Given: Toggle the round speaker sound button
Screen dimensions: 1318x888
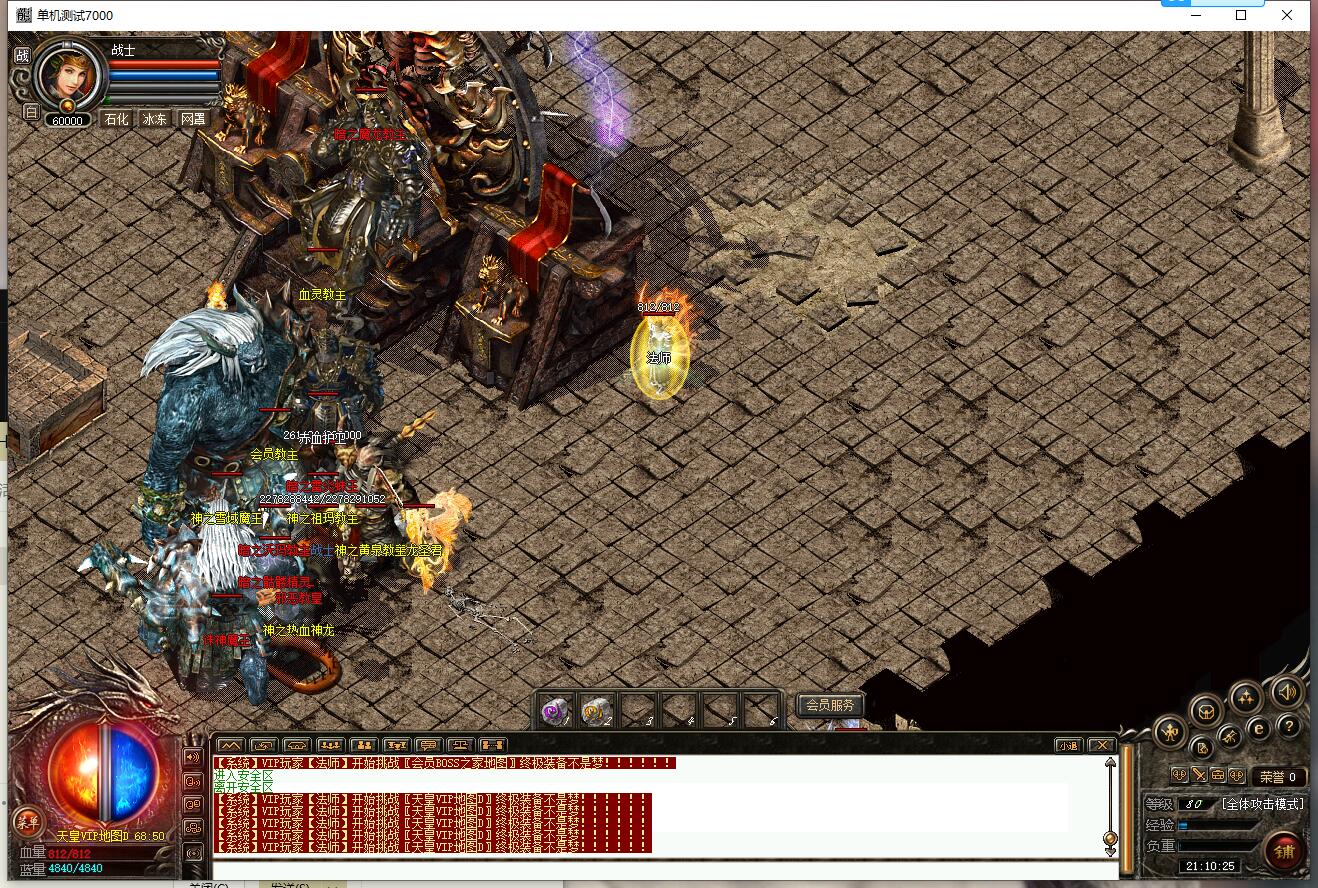Looking at the screenshot, I should click(1287, 691).
